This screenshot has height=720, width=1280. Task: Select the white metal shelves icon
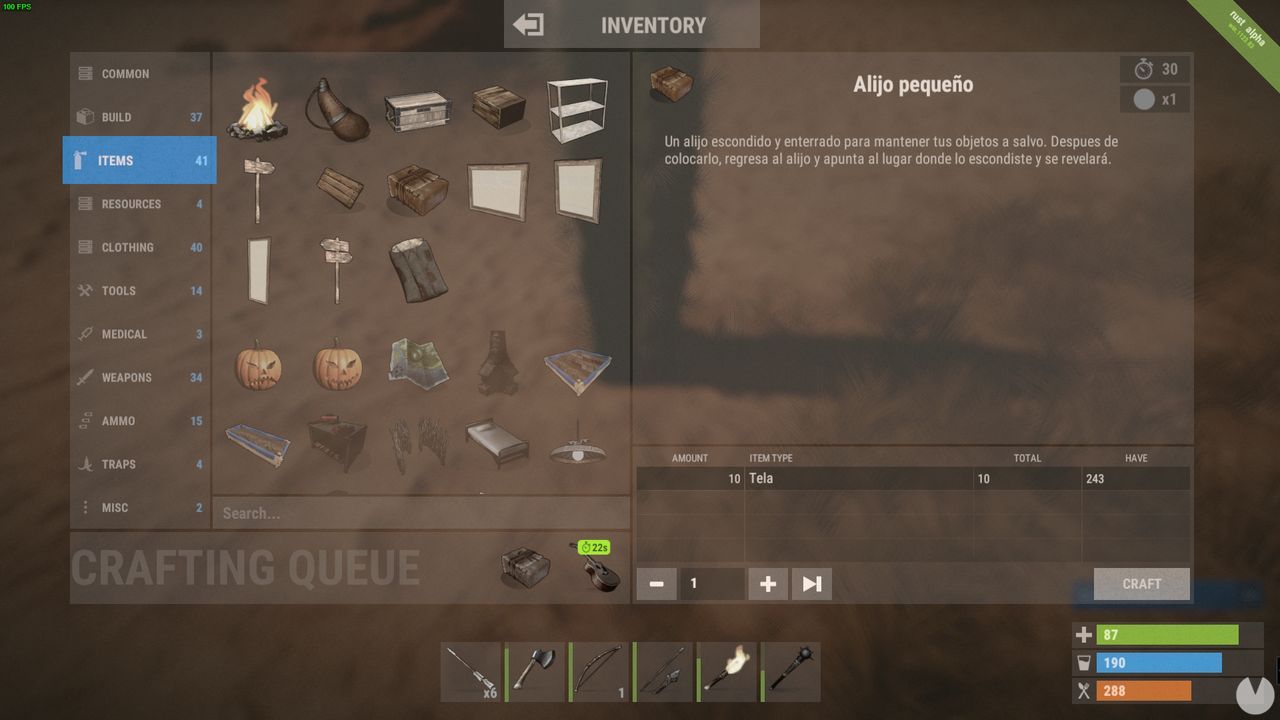[x=578, y=112]
